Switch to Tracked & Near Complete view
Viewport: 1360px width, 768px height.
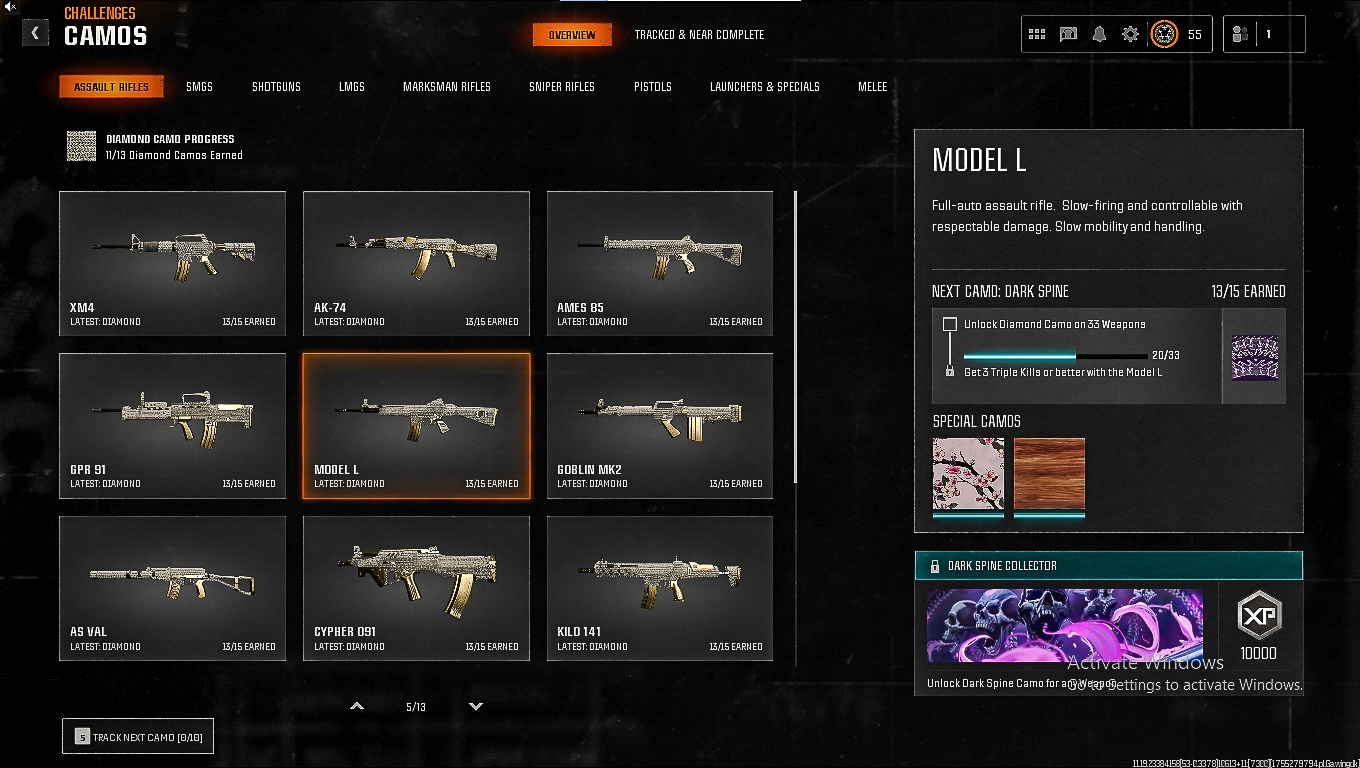(699, 35)
